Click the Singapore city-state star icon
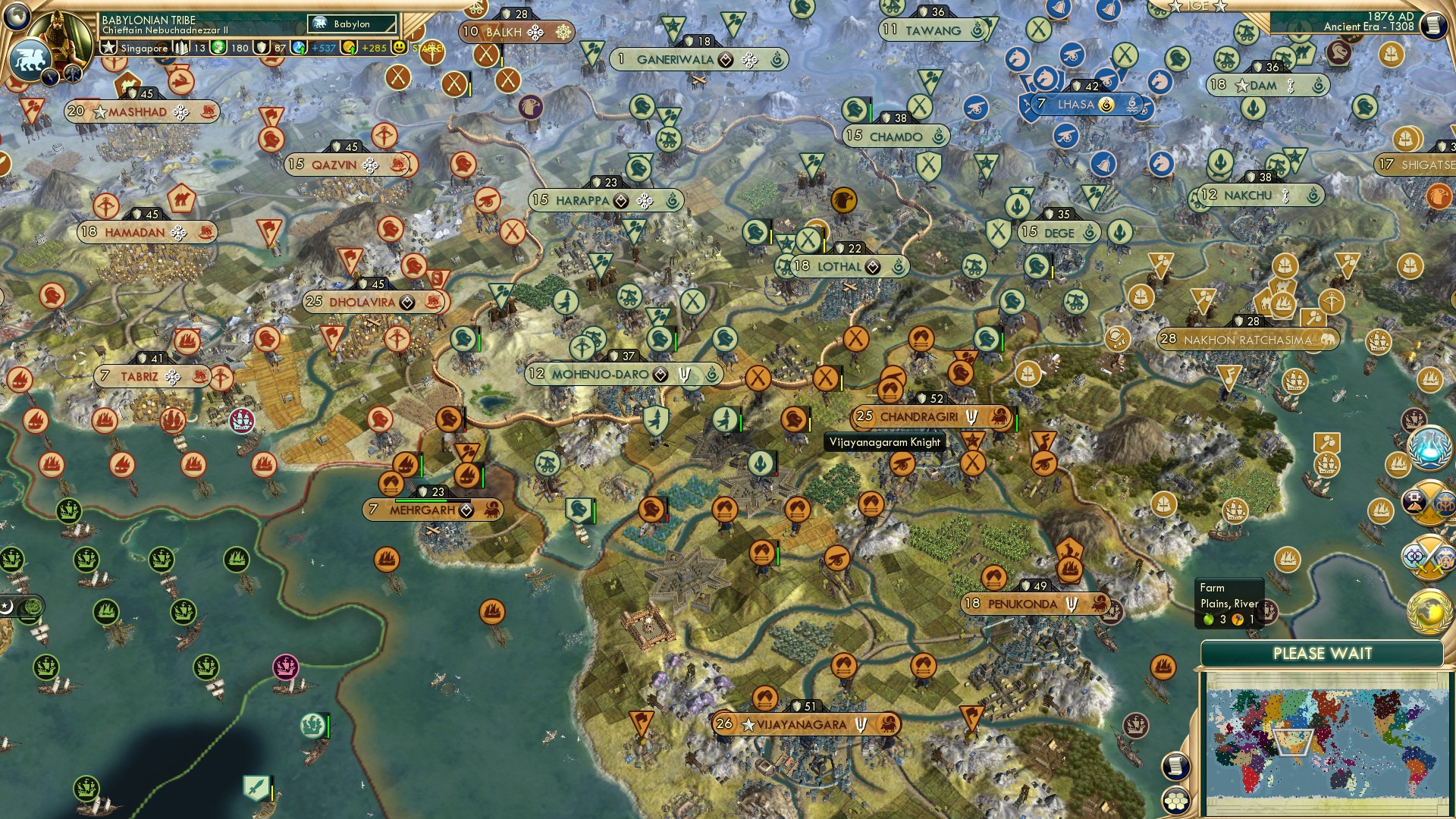 tap(108, 48)
